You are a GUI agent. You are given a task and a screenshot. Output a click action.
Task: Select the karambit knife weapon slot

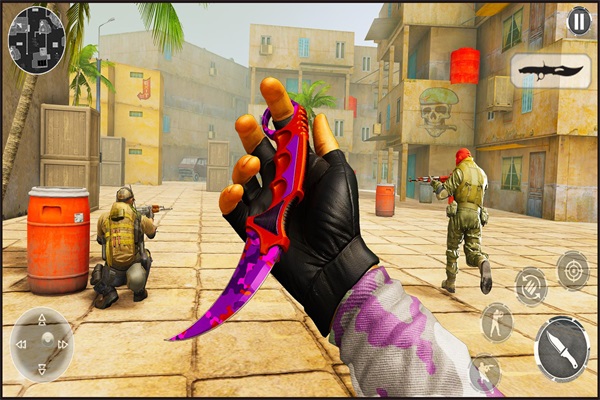[x=549, y=71]
